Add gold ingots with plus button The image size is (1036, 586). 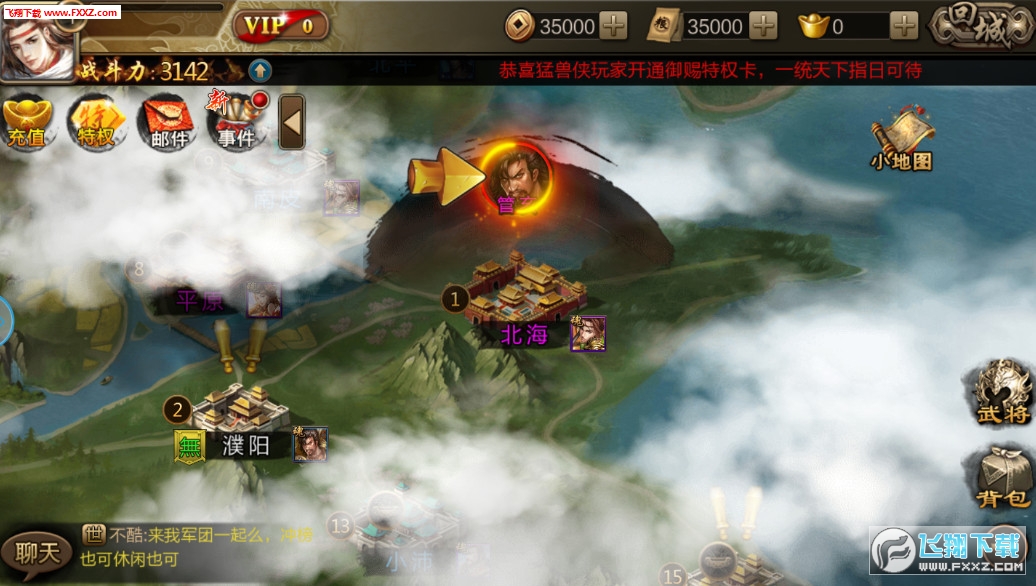click(x=903, y=26)
